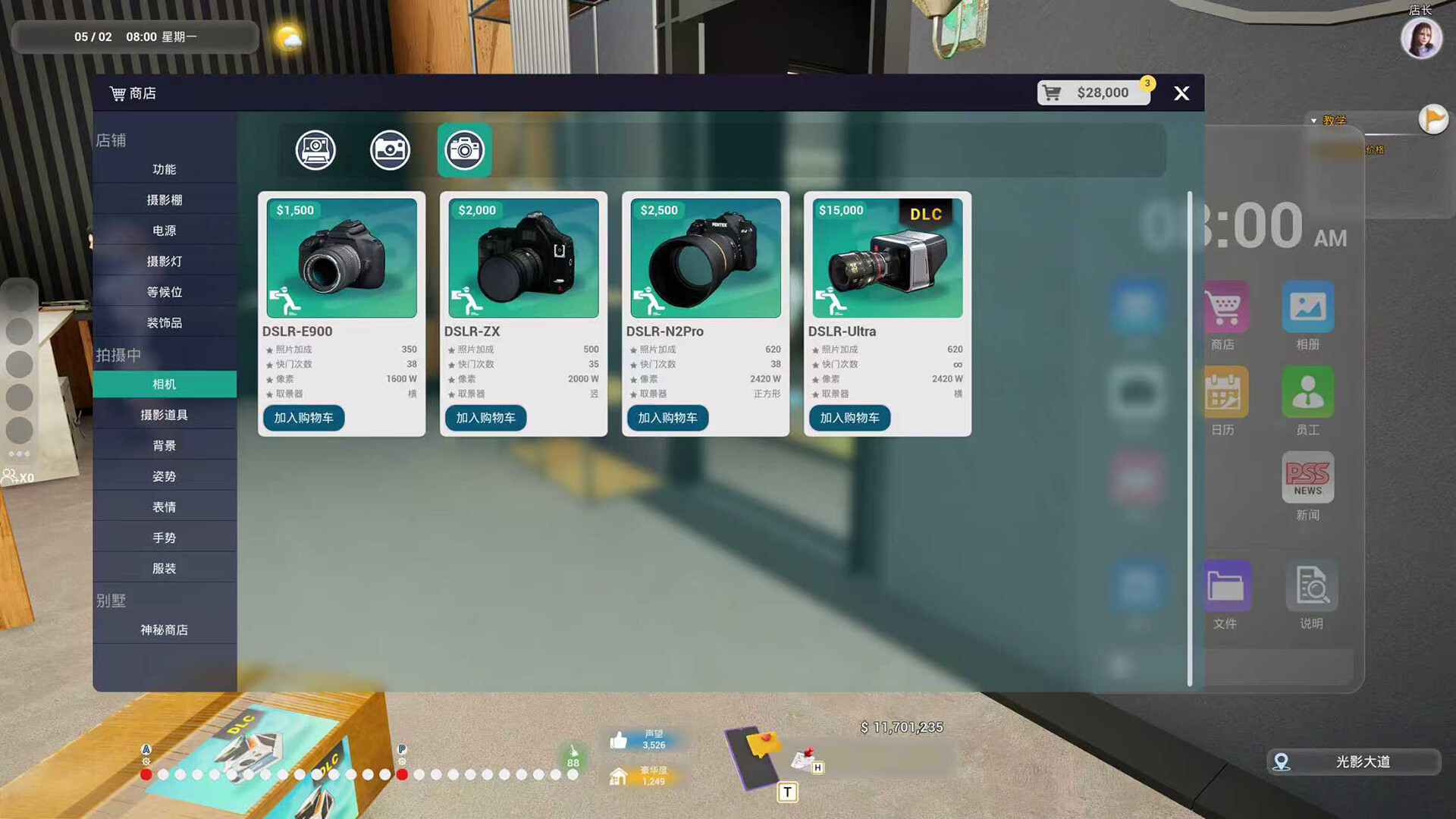Open the 商店 shopping cart app icon
This screenshot has width=1456, height=819.
(1224, 307)
